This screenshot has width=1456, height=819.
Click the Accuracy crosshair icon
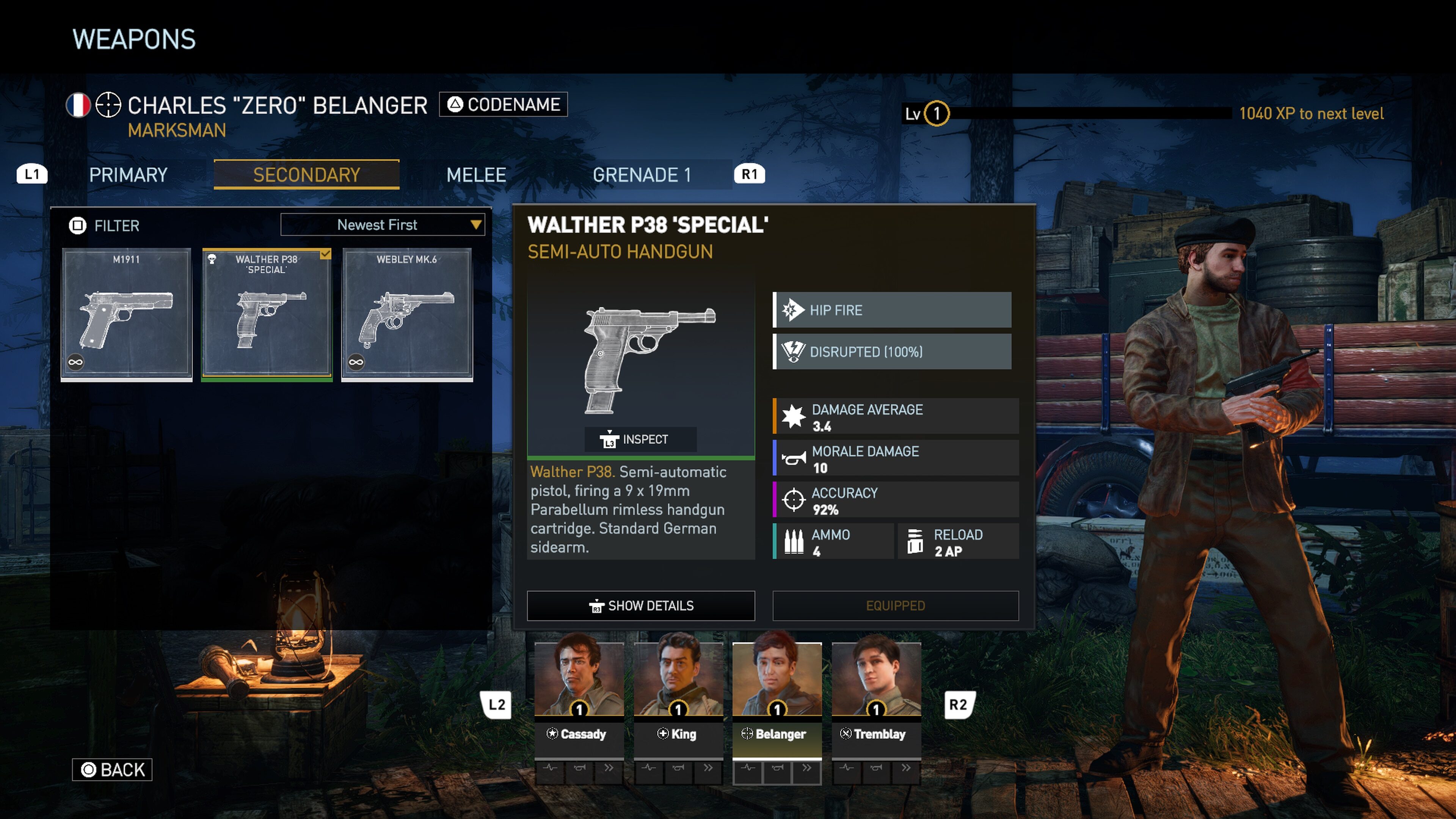(795, 499)
